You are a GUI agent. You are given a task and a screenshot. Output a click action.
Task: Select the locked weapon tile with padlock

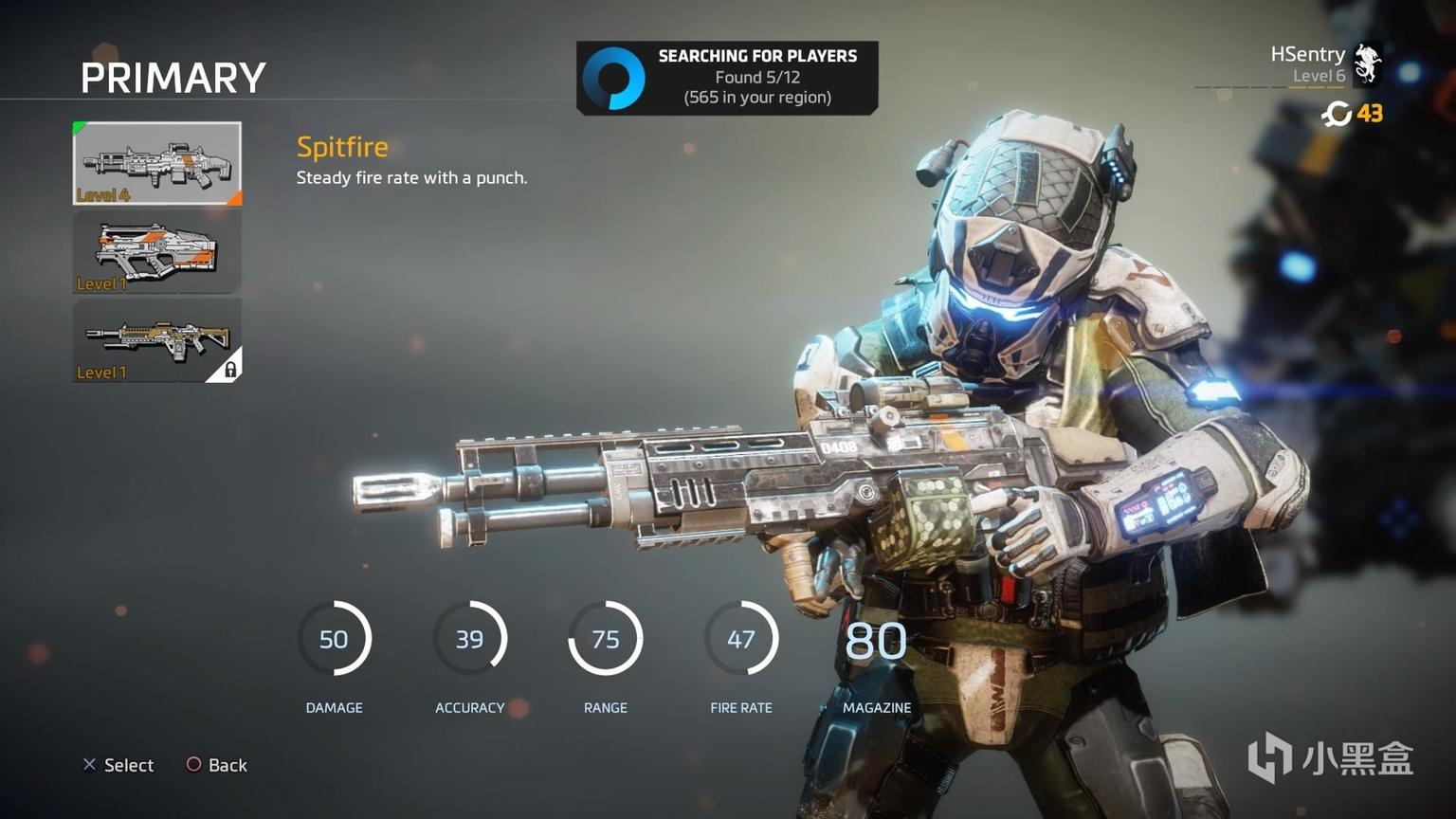[x=157, y=341]
